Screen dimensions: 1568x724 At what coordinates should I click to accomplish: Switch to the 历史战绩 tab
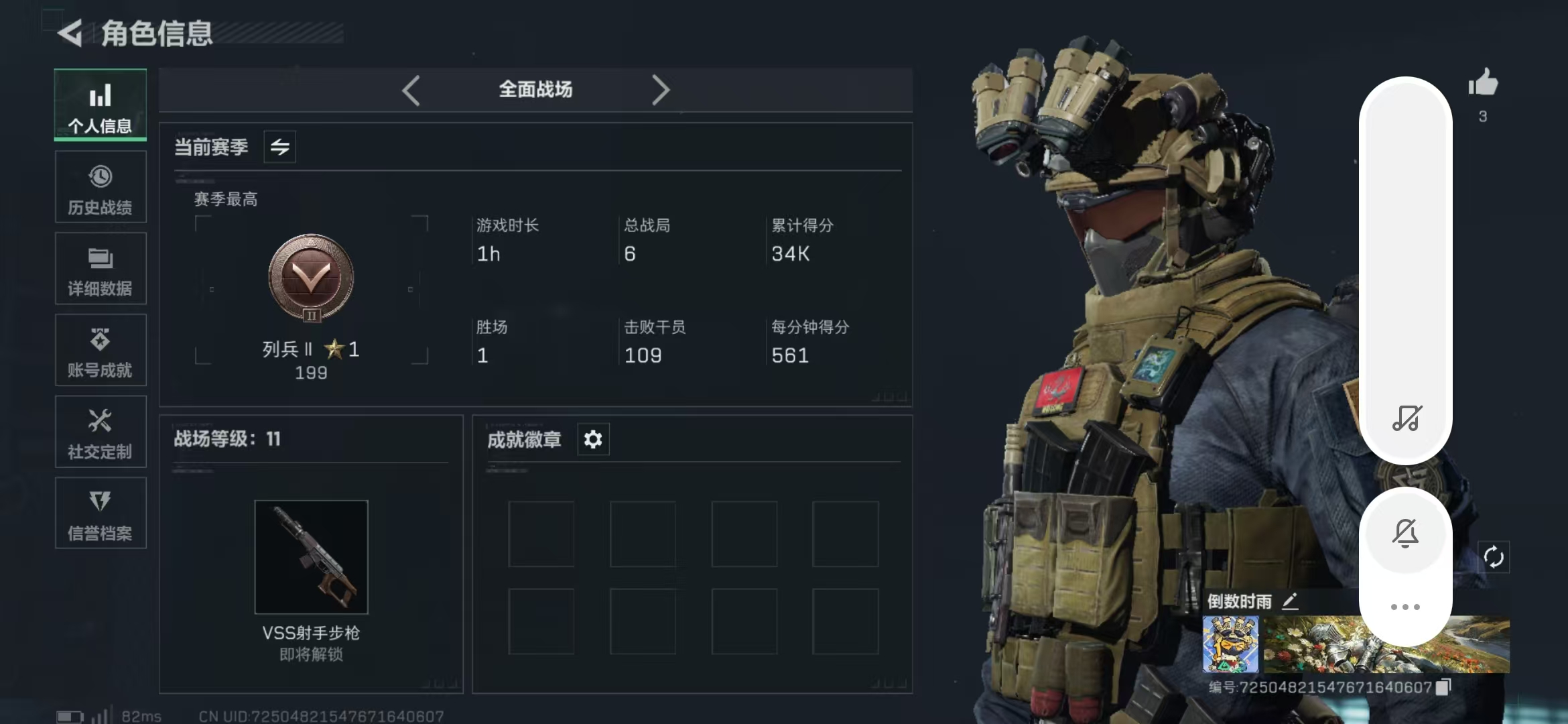click(101, 187)
